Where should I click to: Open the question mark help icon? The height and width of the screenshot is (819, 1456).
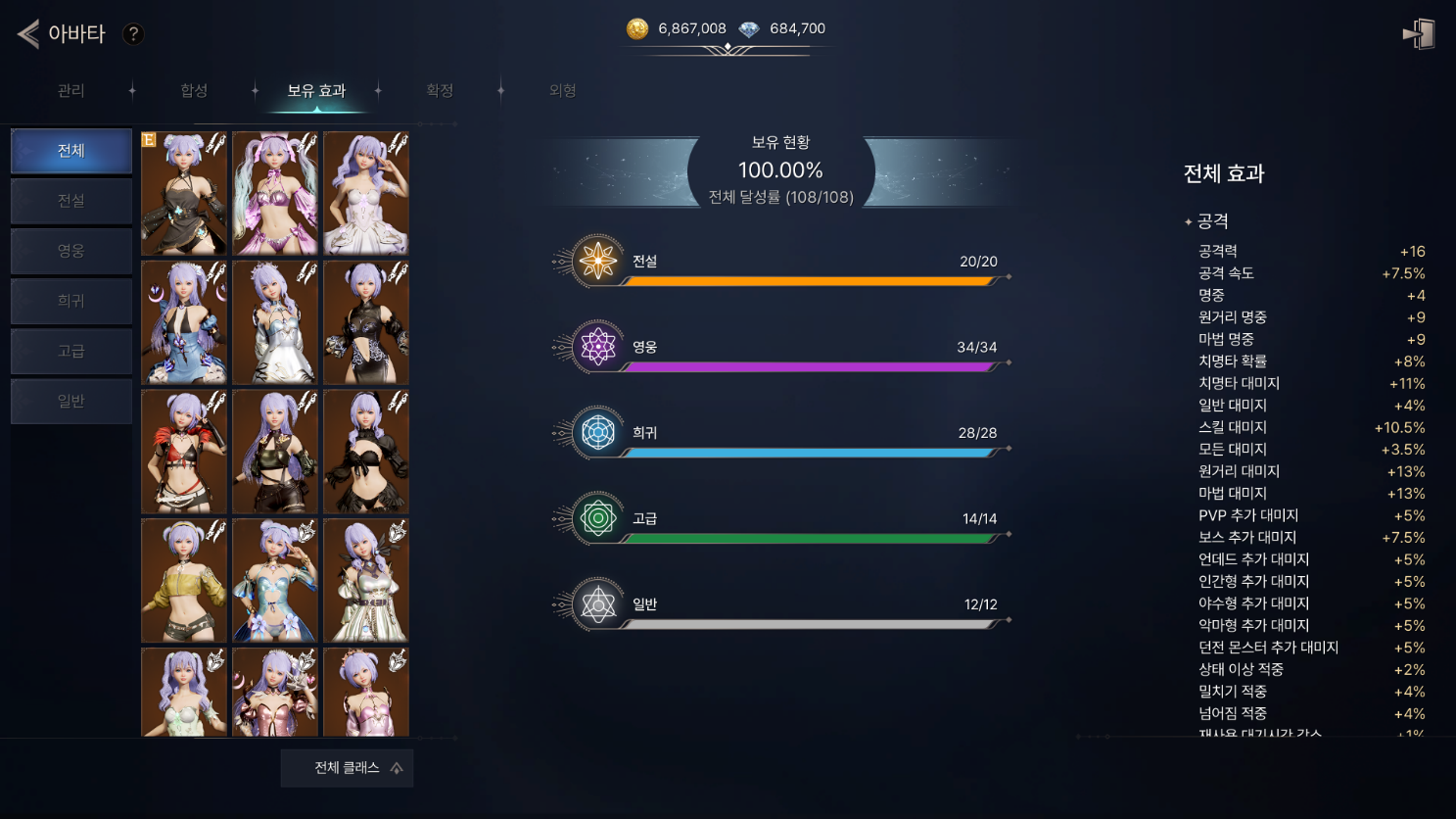pos(133,34)
